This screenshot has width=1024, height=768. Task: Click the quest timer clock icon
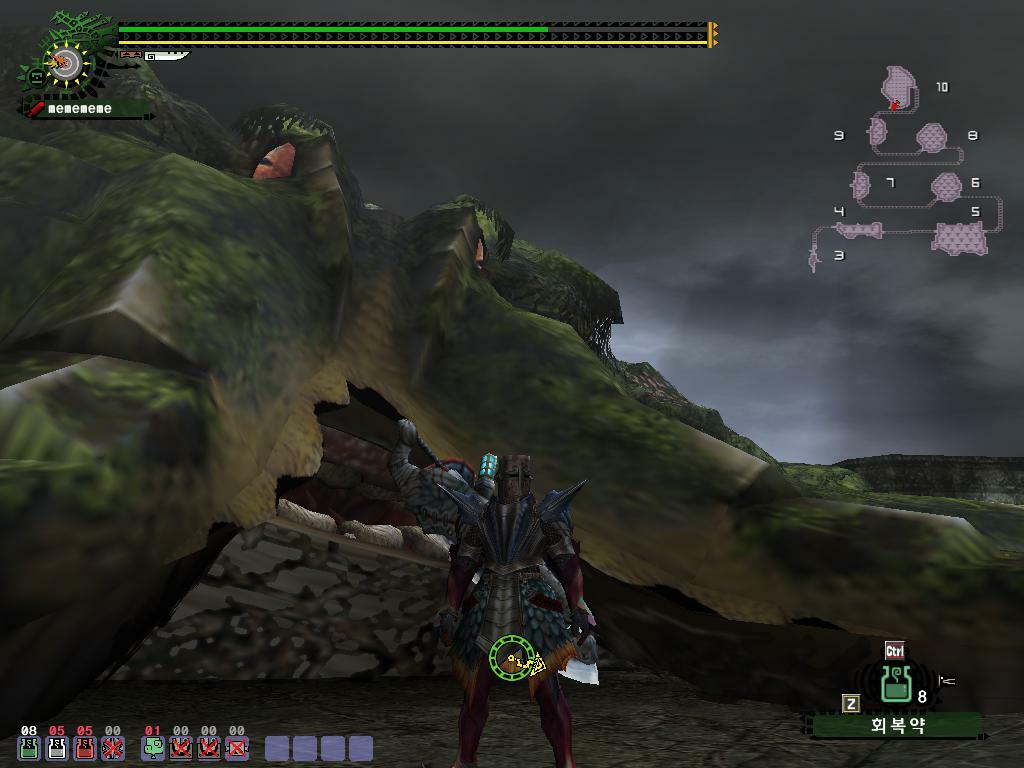63,64
